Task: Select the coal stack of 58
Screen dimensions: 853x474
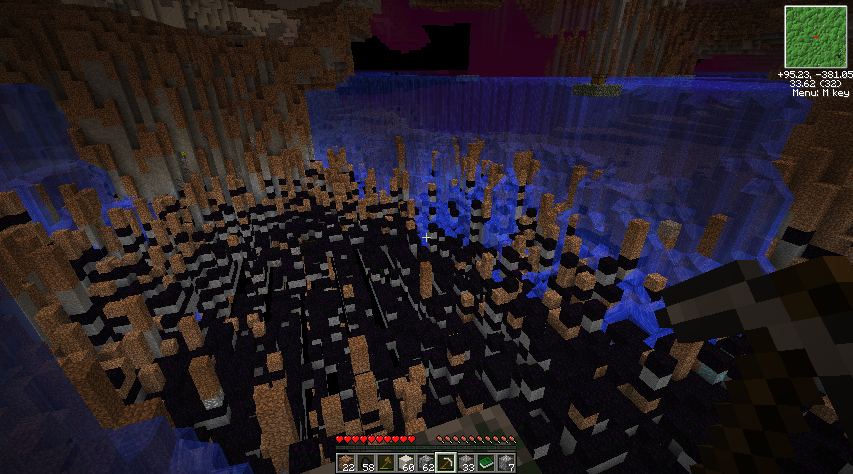Action: point(367,462)
